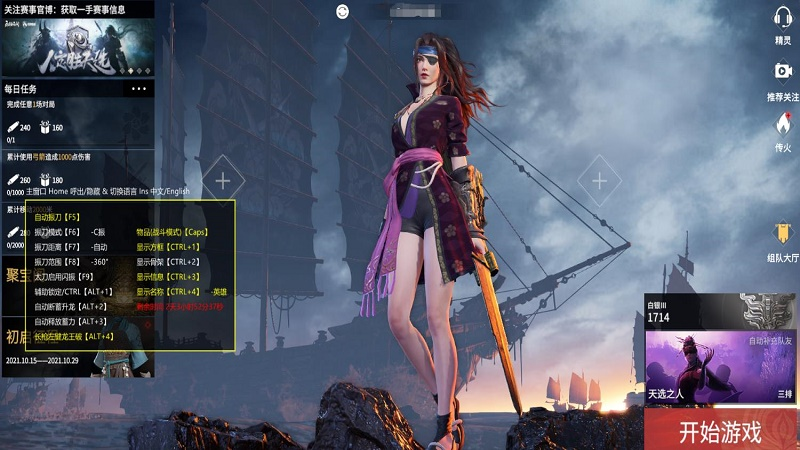View the 白银III rank panel
The image size is (800, 450).
point(711,311)
